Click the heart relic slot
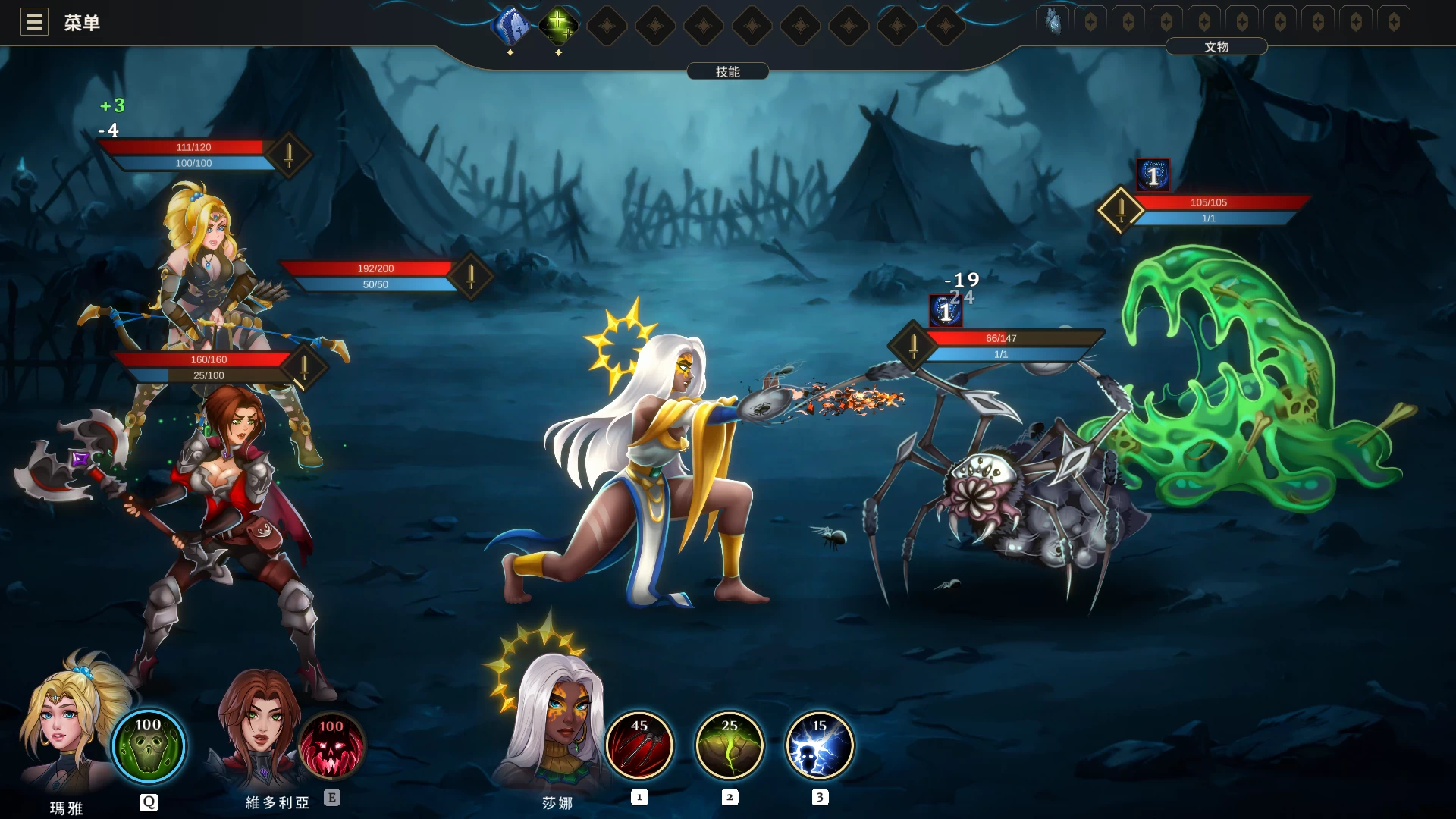Viewport: 1456px width, 819px height. [1053, 22]
